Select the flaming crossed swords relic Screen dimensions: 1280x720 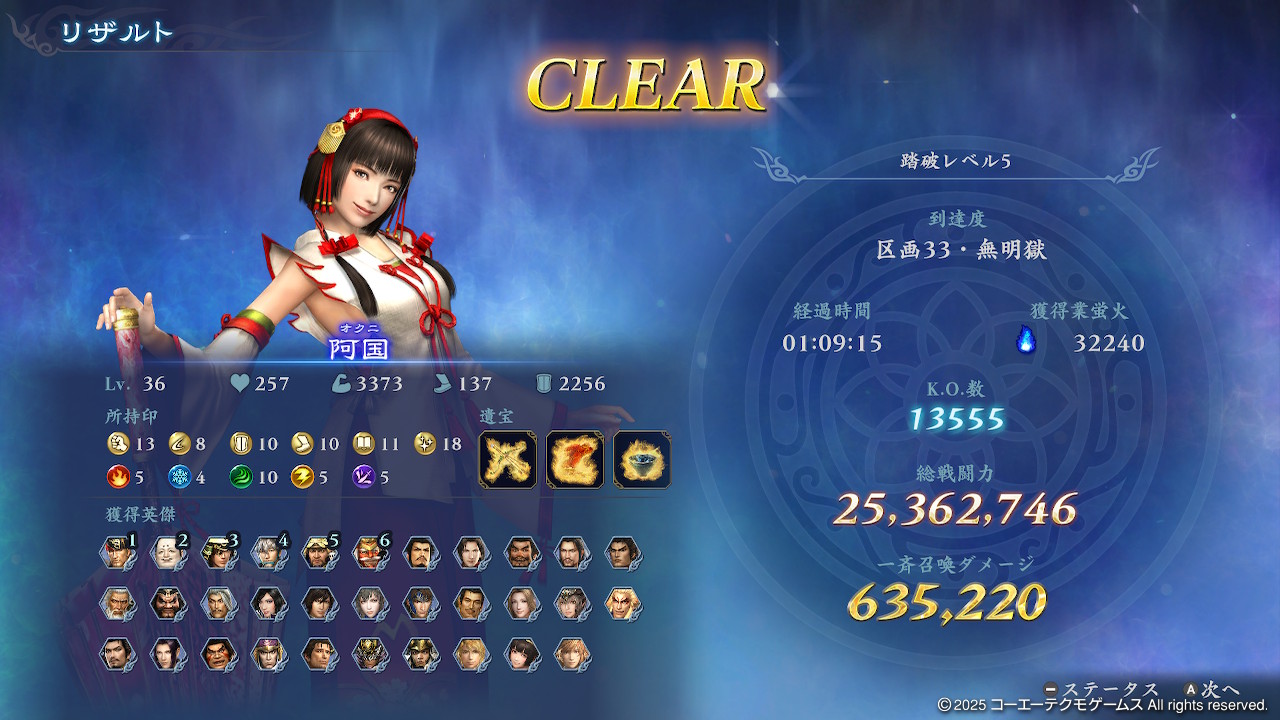tap(508, 460)
